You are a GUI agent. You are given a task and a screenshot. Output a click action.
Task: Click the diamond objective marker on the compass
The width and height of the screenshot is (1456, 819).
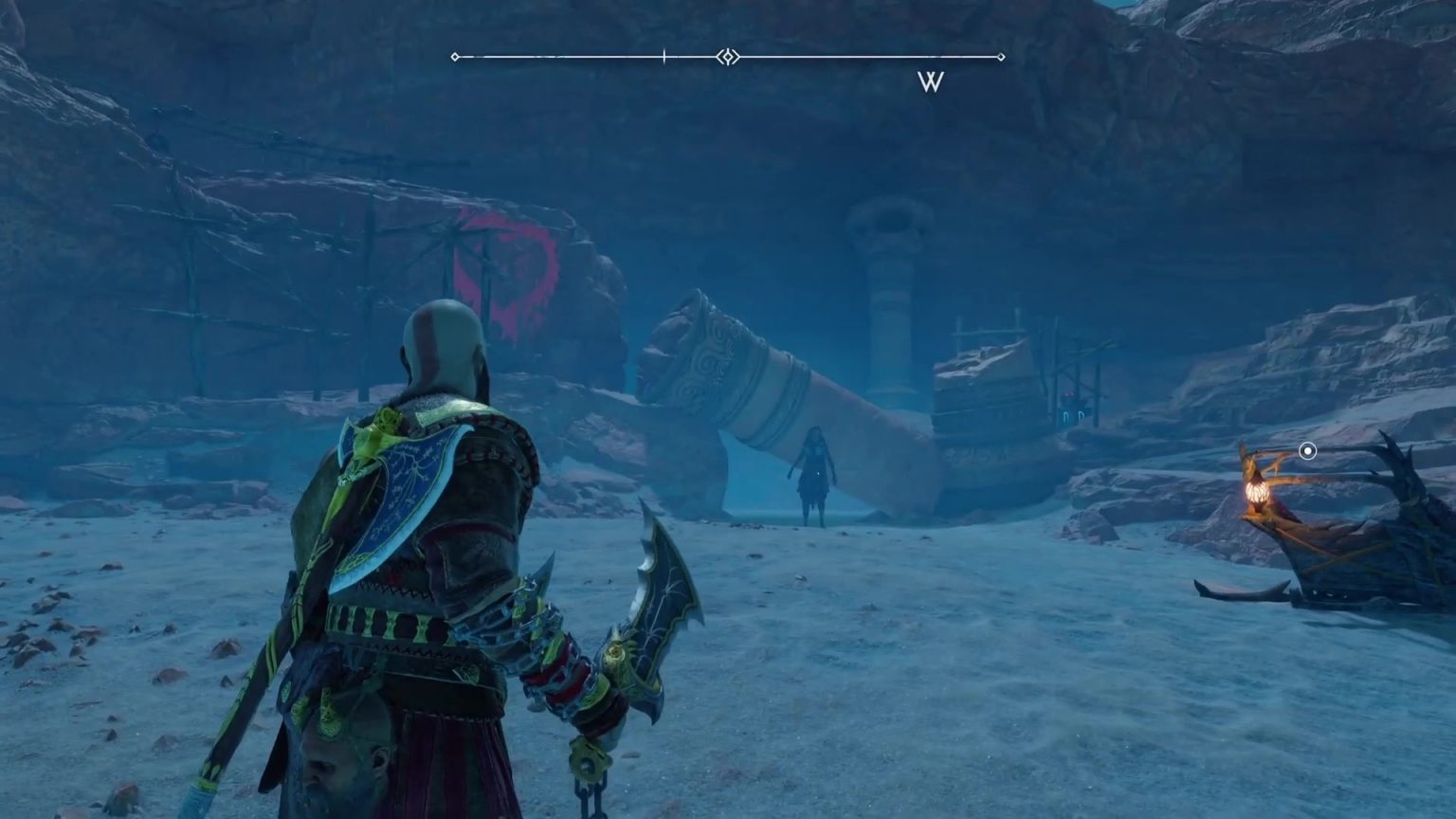(727, 57)
